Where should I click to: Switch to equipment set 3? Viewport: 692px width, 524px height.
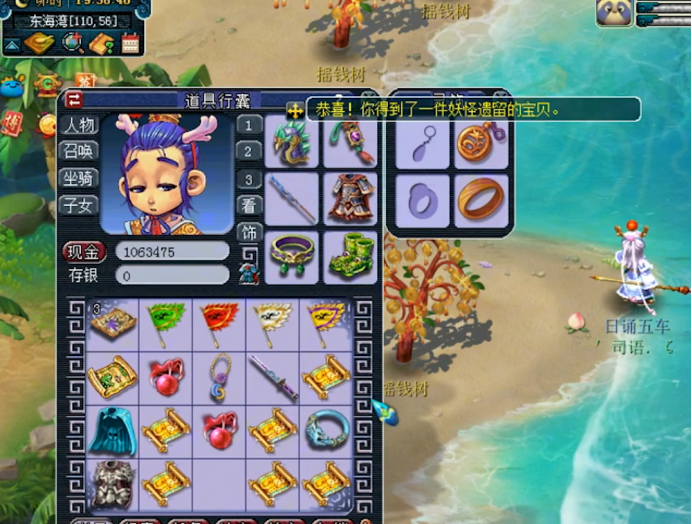(249, 180)
